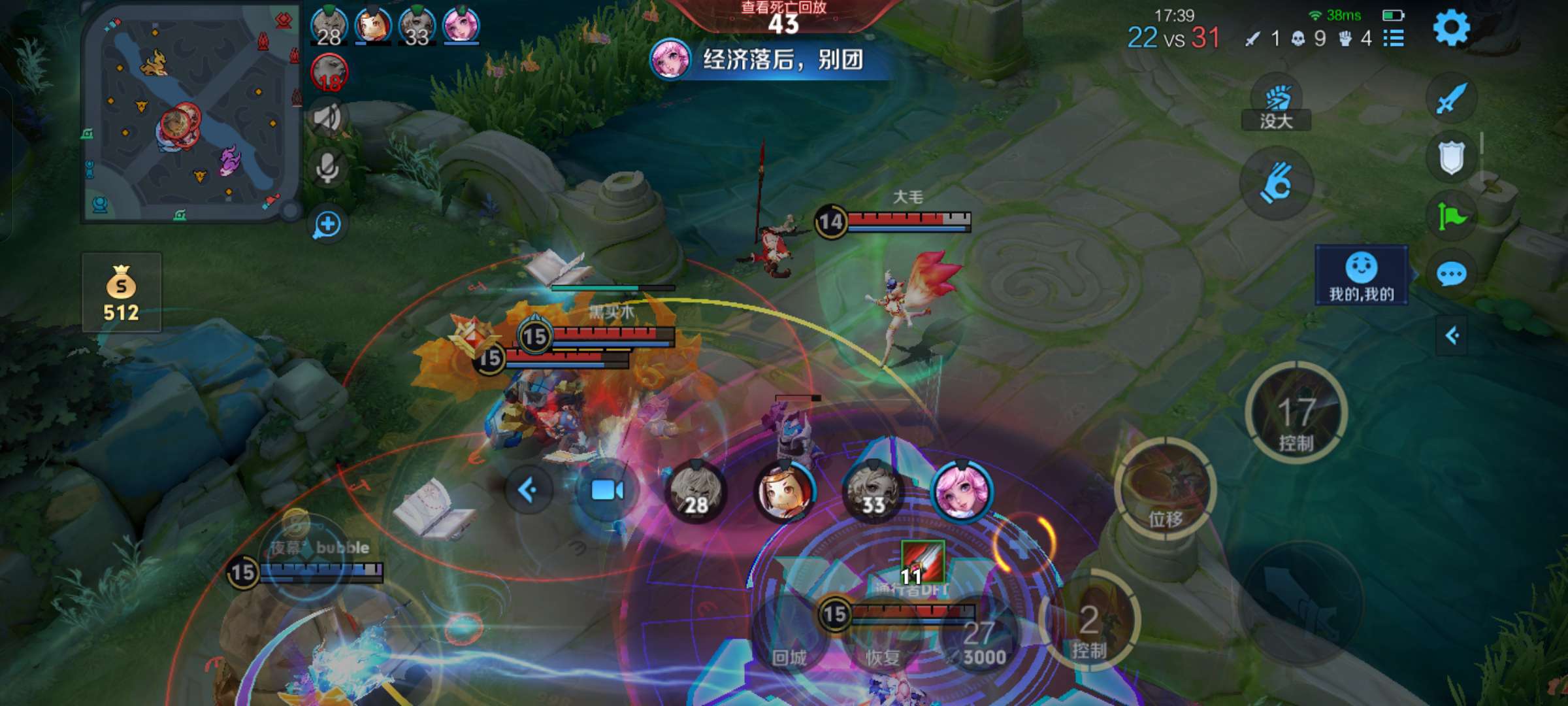Tap the minimap
The height and width of the screenshot is (706, 1568).
pos(188,114)
